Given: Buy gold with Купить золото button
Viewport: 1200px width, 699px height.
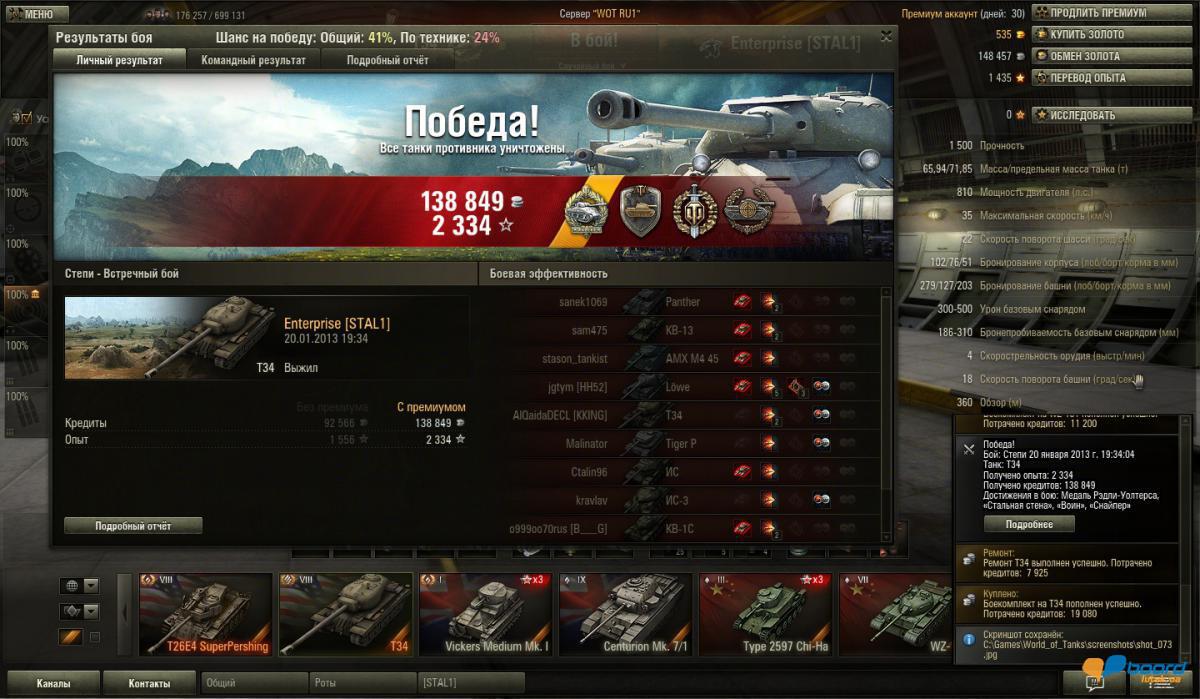Looking at the screenshot, I should pos(1086,34).
